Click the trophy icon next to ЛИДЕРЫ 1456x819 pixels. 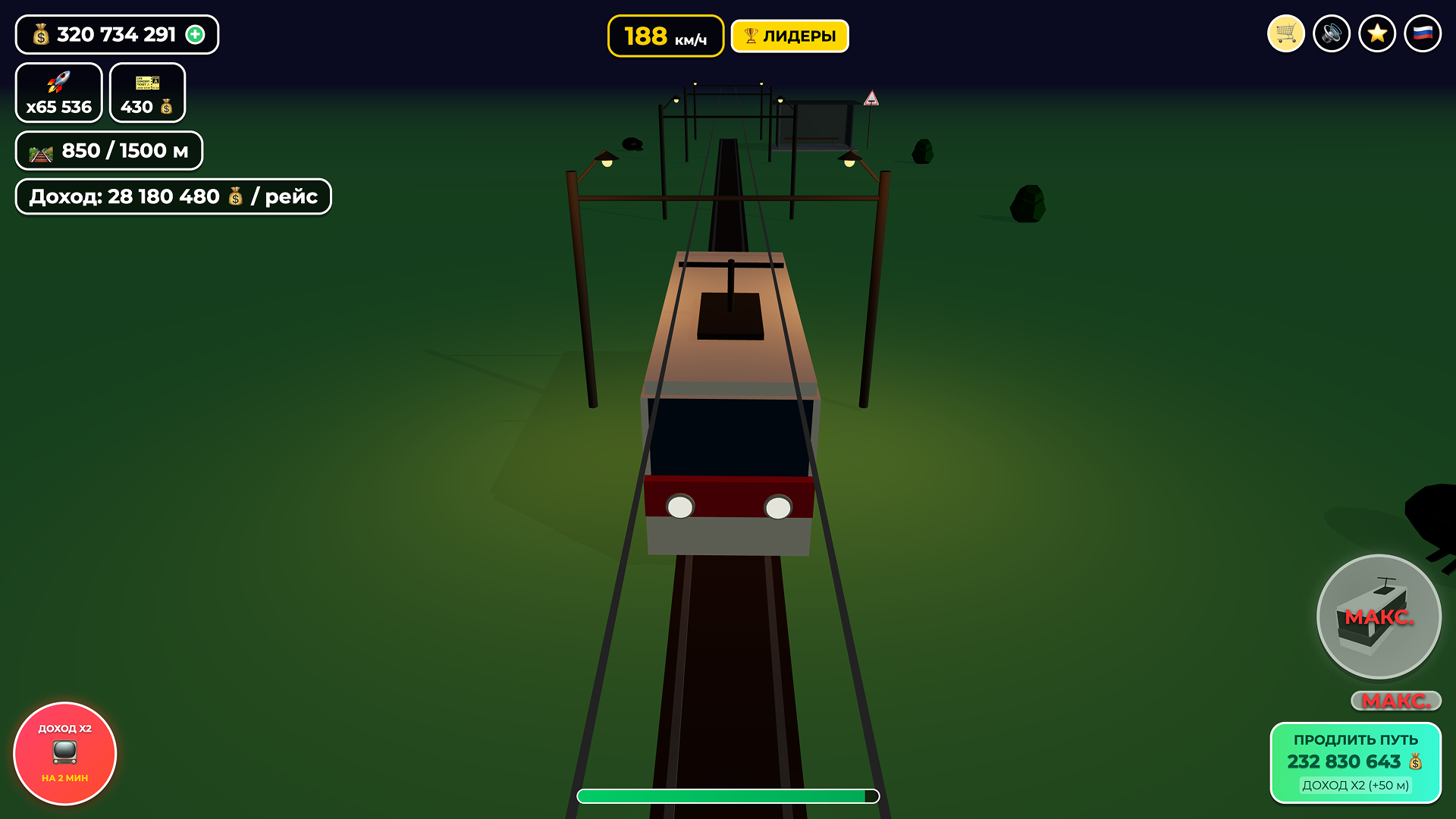click(x=752, y=35)
